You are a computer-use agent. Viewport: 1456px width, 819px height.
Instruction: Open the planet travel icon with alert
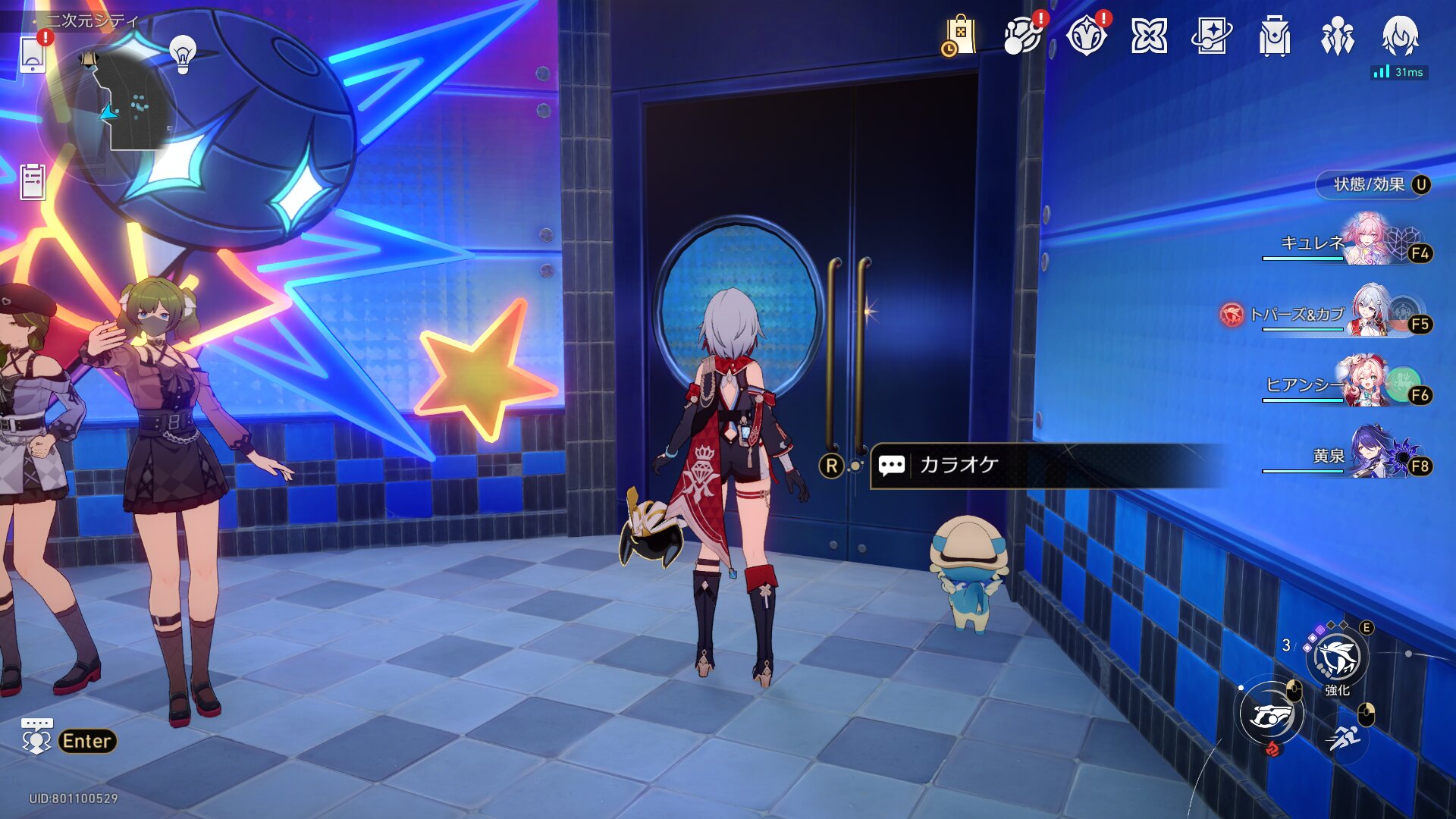[x=1022, y=36]
